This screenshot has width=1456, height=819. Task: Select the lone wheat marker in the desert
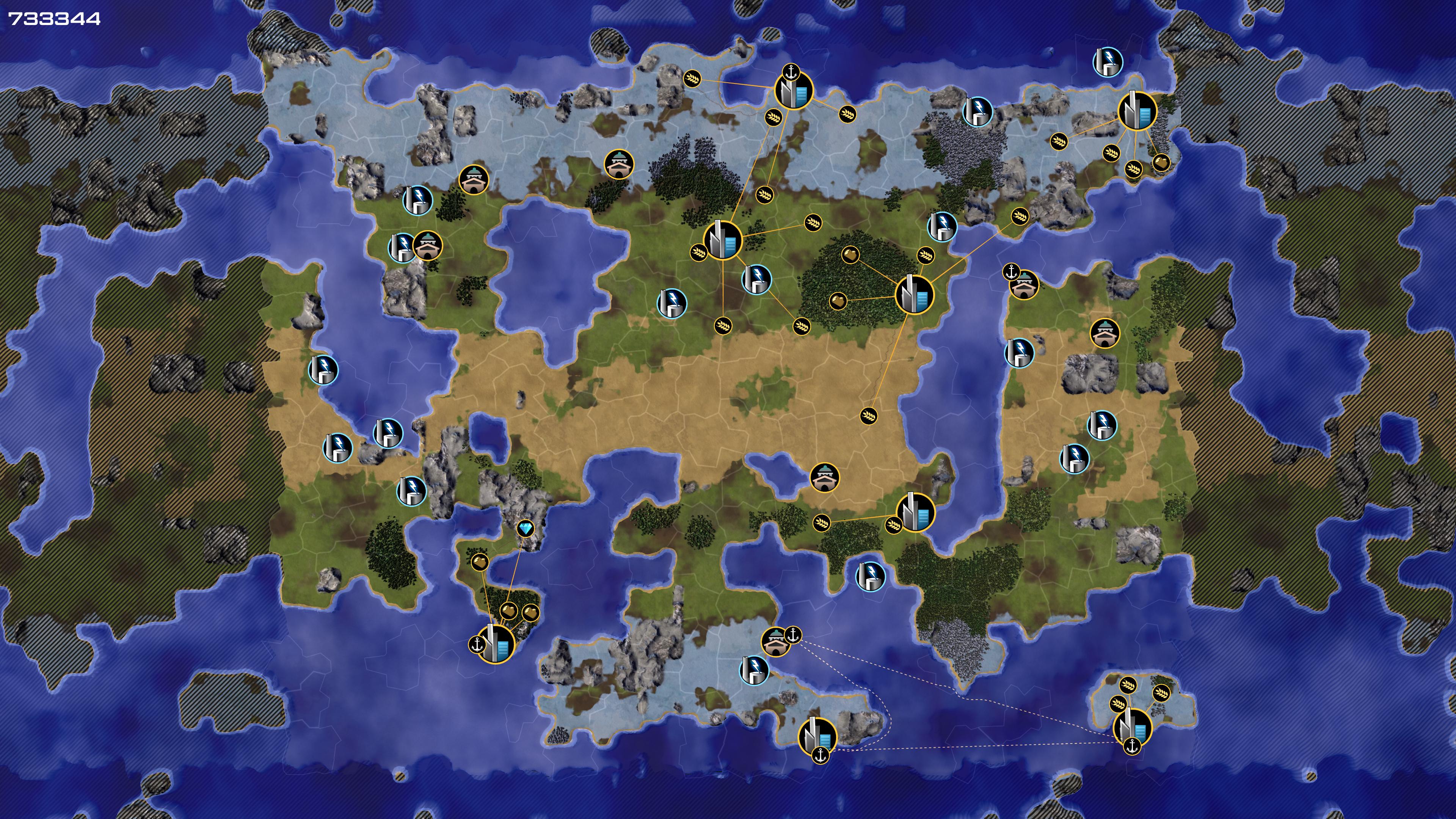[869, 416]
